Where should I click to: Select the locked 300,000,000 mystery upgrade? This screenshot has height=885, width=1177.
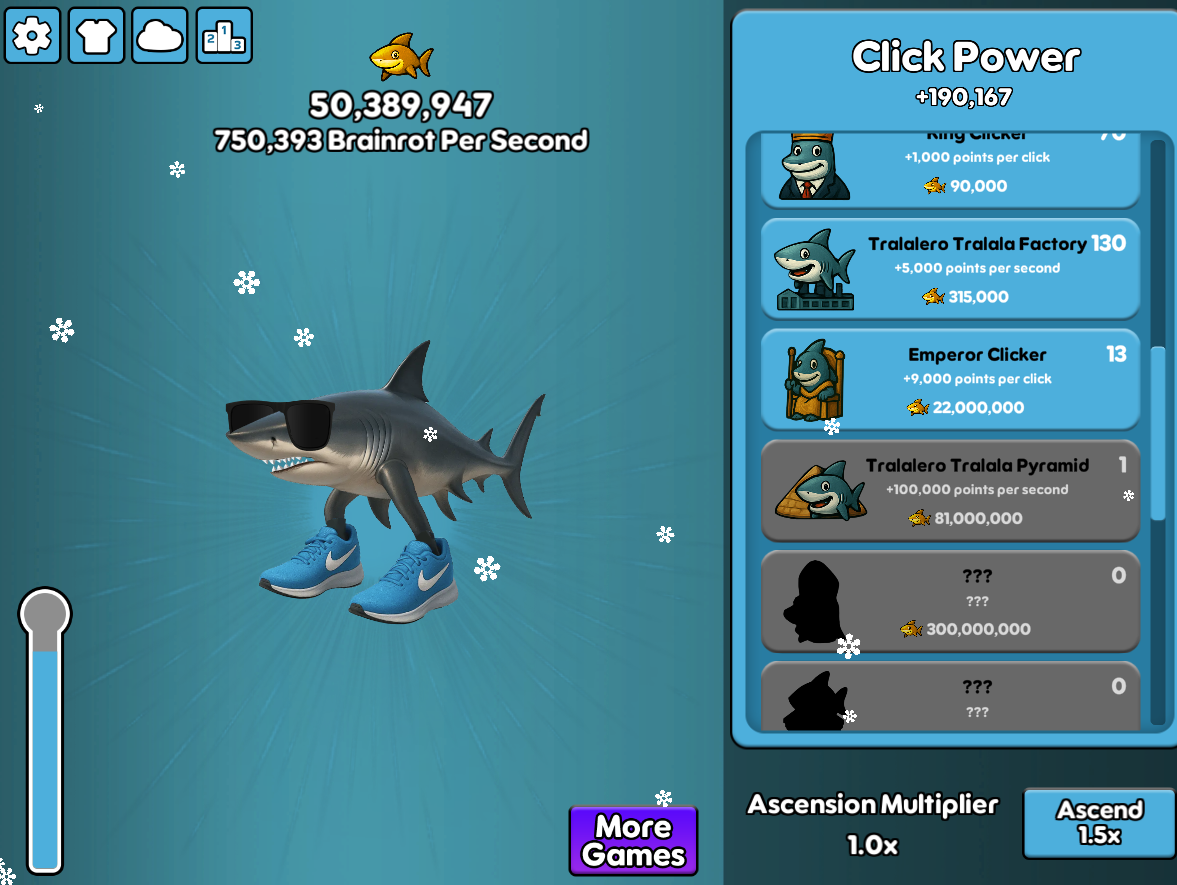click(950, 602)
